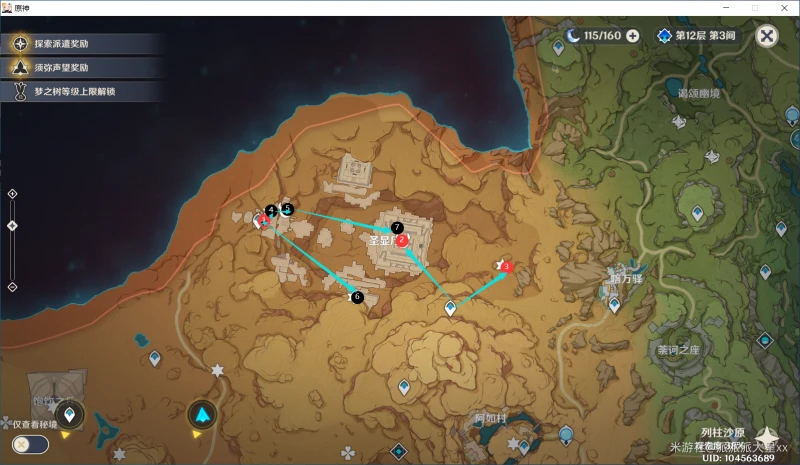Click the numbered route marker 6

coord(357,297)
